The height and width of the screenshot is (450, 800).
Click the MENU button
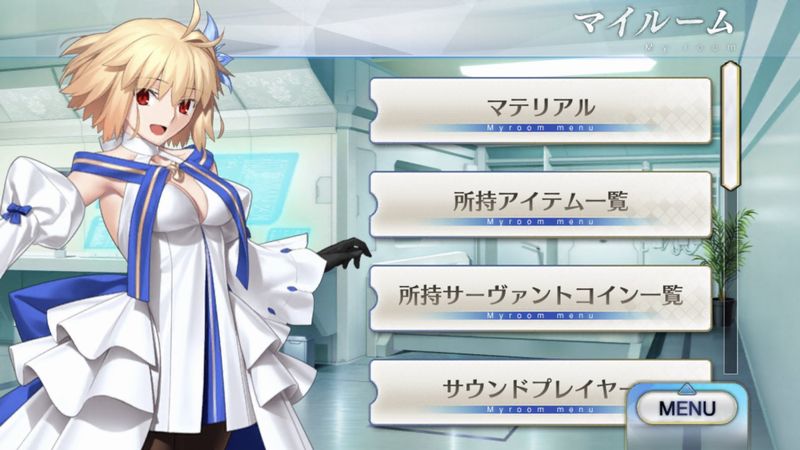coord(686,408)
